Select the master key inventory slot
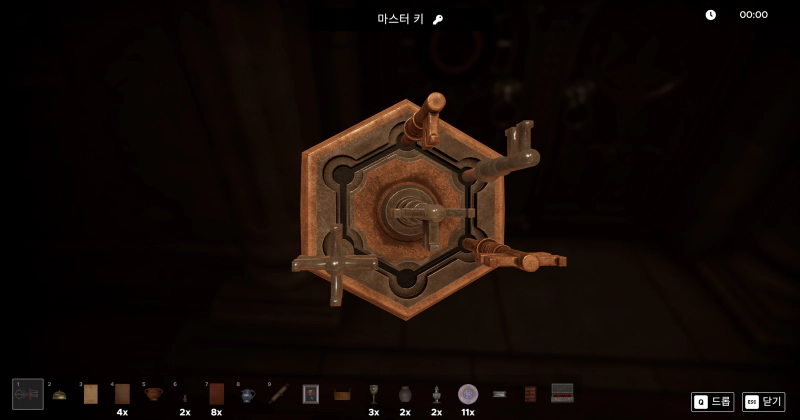Screen dimensions: 800x420 click(28, 394)
